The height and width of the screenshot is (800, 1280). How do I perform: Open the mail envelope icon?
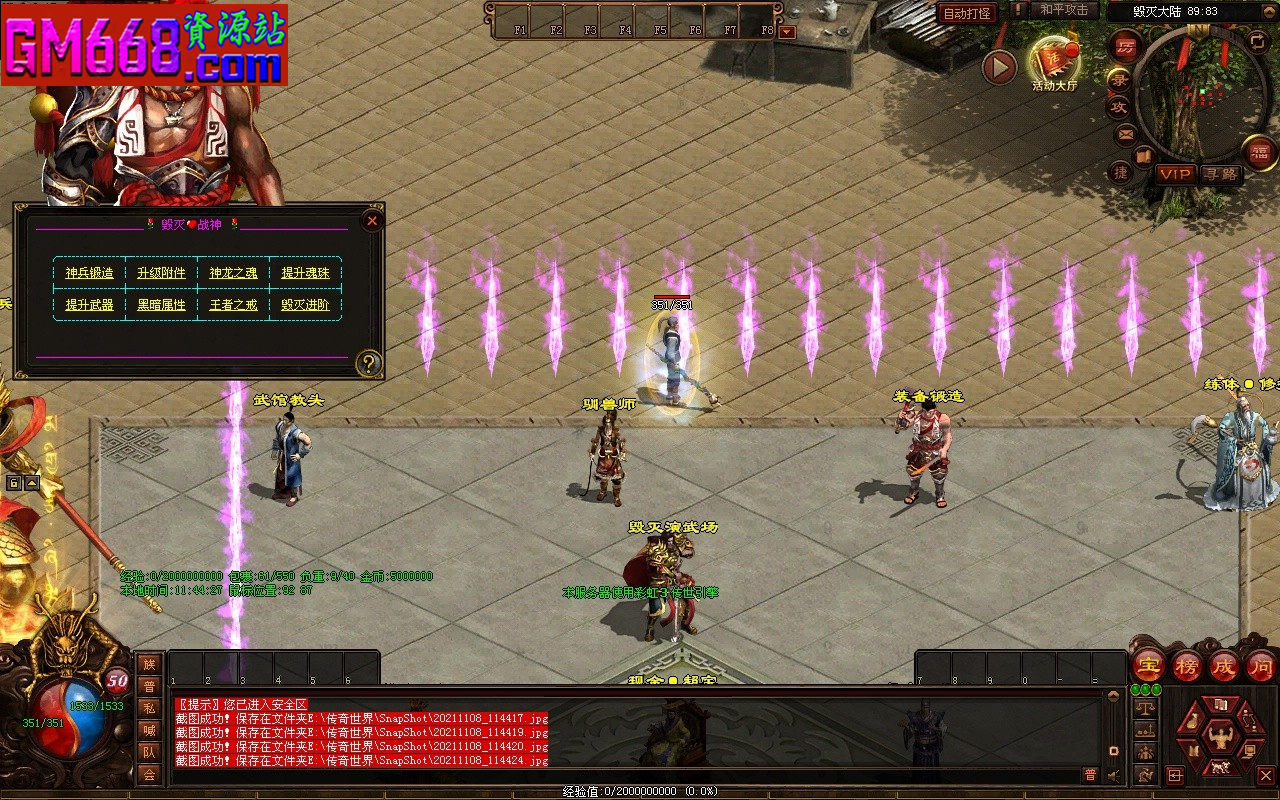click(x=1125, y=133)
